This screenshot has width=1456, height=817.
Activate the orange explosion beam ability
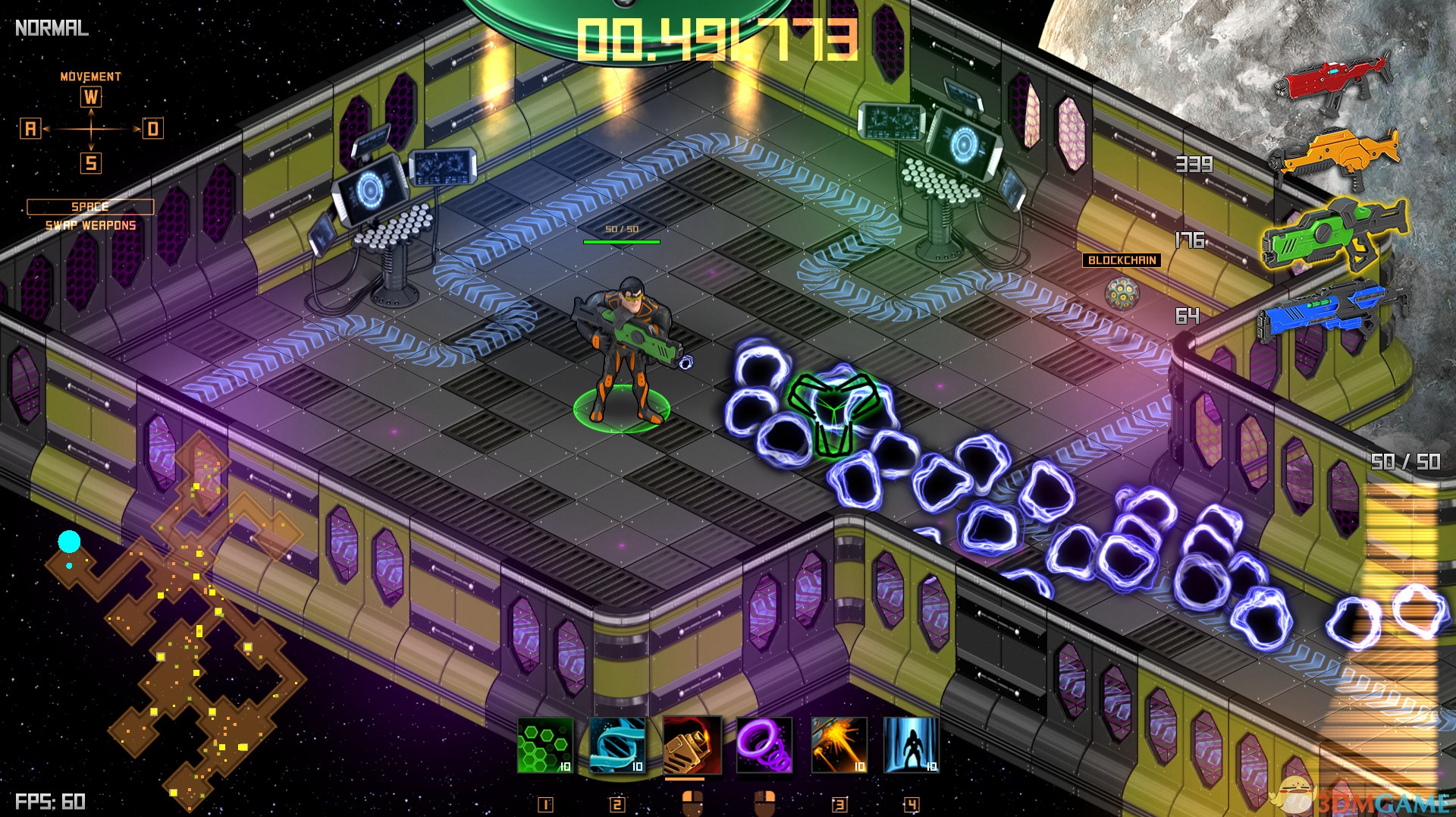pyautogui.click(x=838, y=745)
